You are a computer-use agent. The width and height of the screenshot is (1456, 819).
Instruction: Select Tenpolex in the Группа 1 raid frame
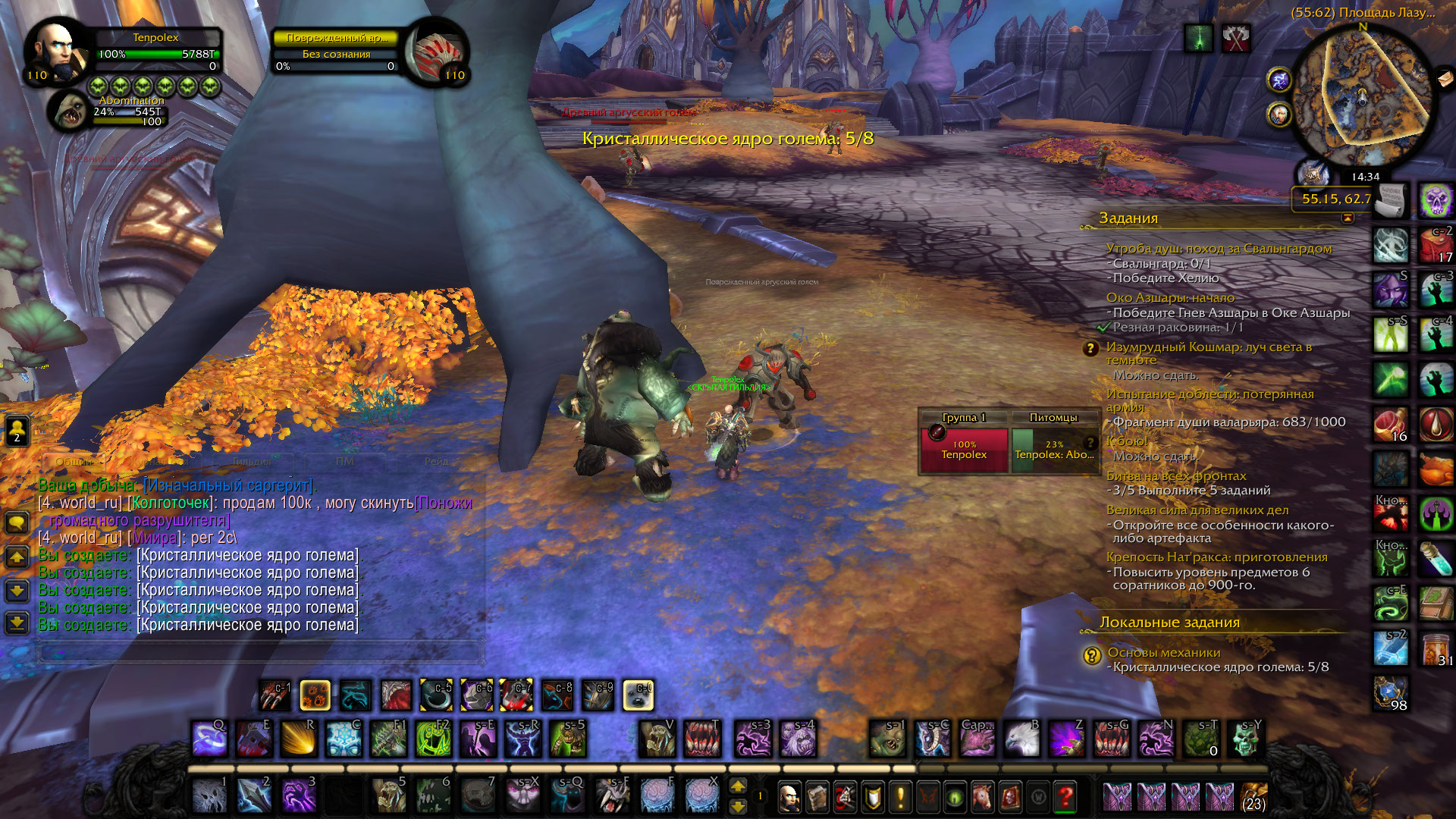[x=964, y=450]
